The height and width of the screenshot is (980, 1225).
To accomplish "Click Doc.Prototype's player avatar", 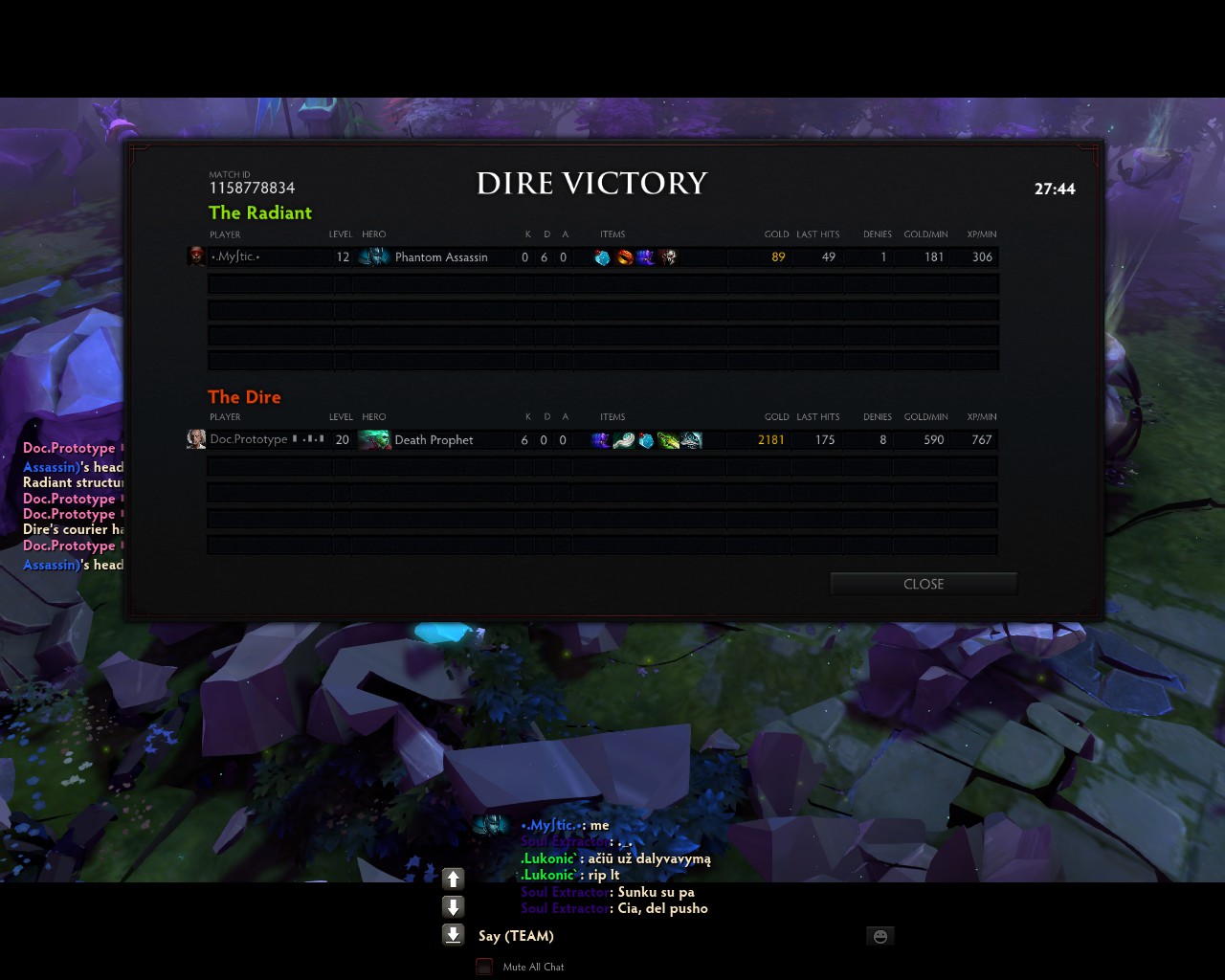I will tap(196, 439).
